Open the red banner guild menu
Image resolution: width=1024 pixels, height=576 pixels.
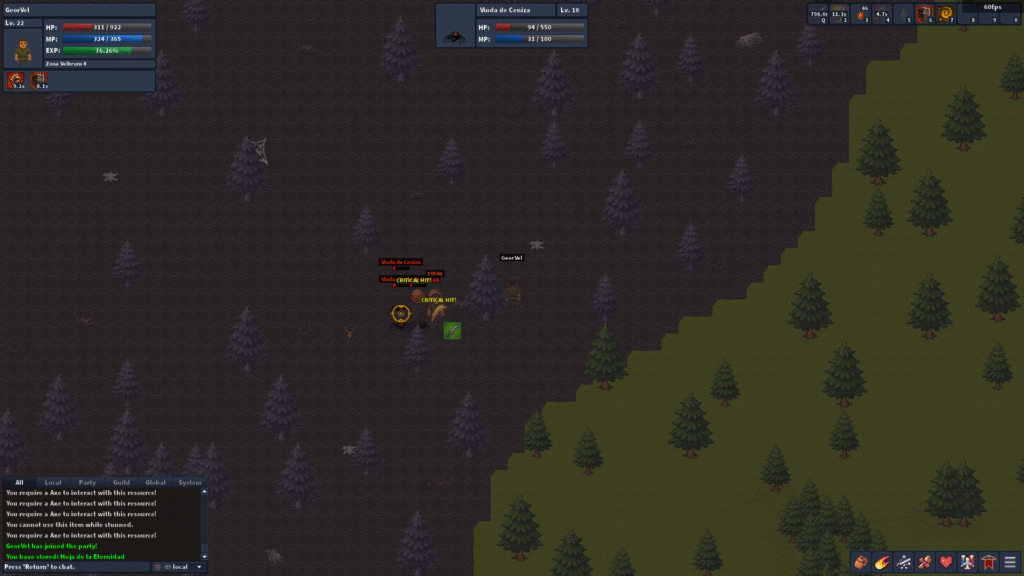click(x=989, y=562)
